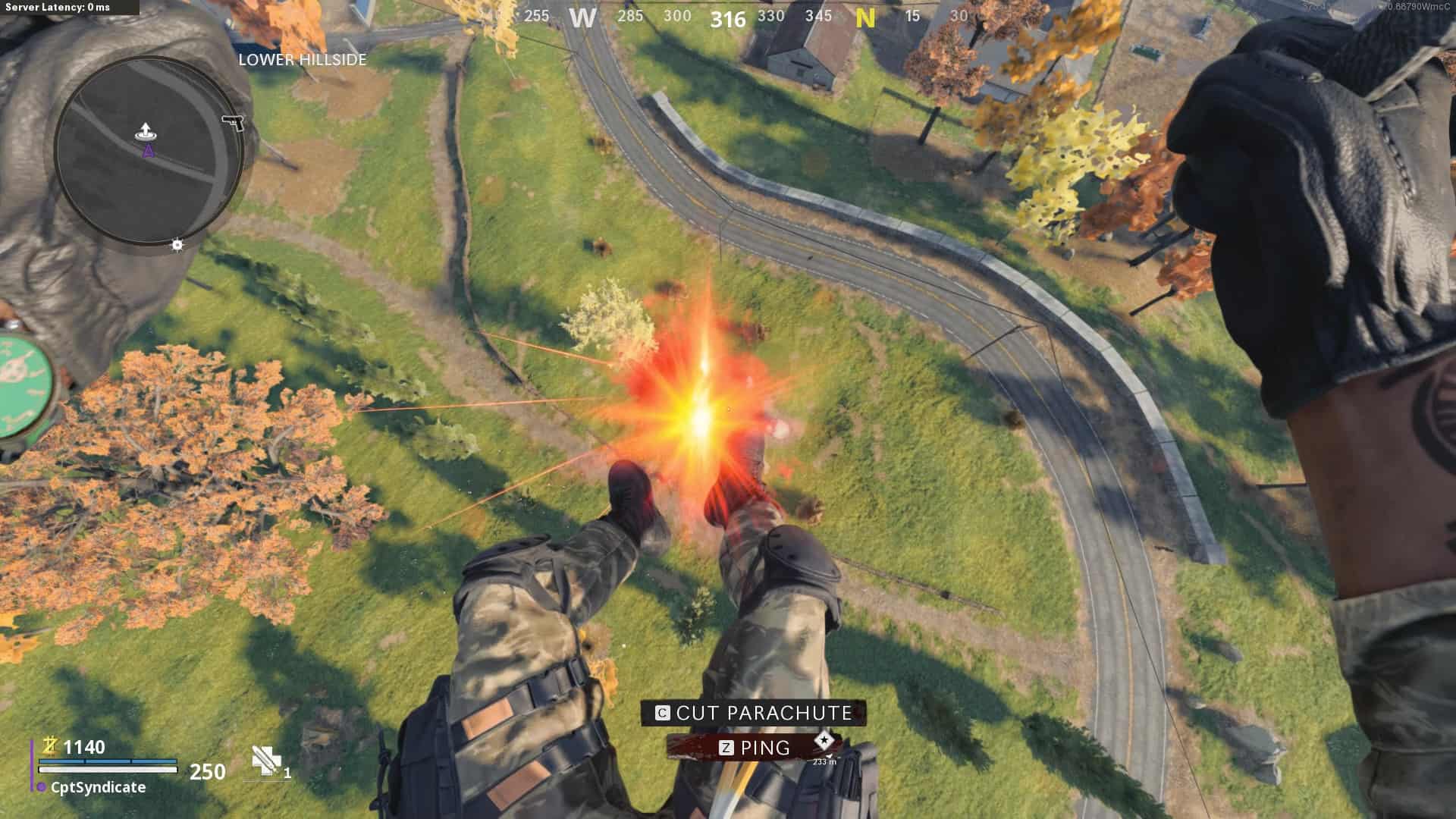Click the diamond star waypoint marker
Viewport: 1456px width, 819px height.
(x=824, y=740)
